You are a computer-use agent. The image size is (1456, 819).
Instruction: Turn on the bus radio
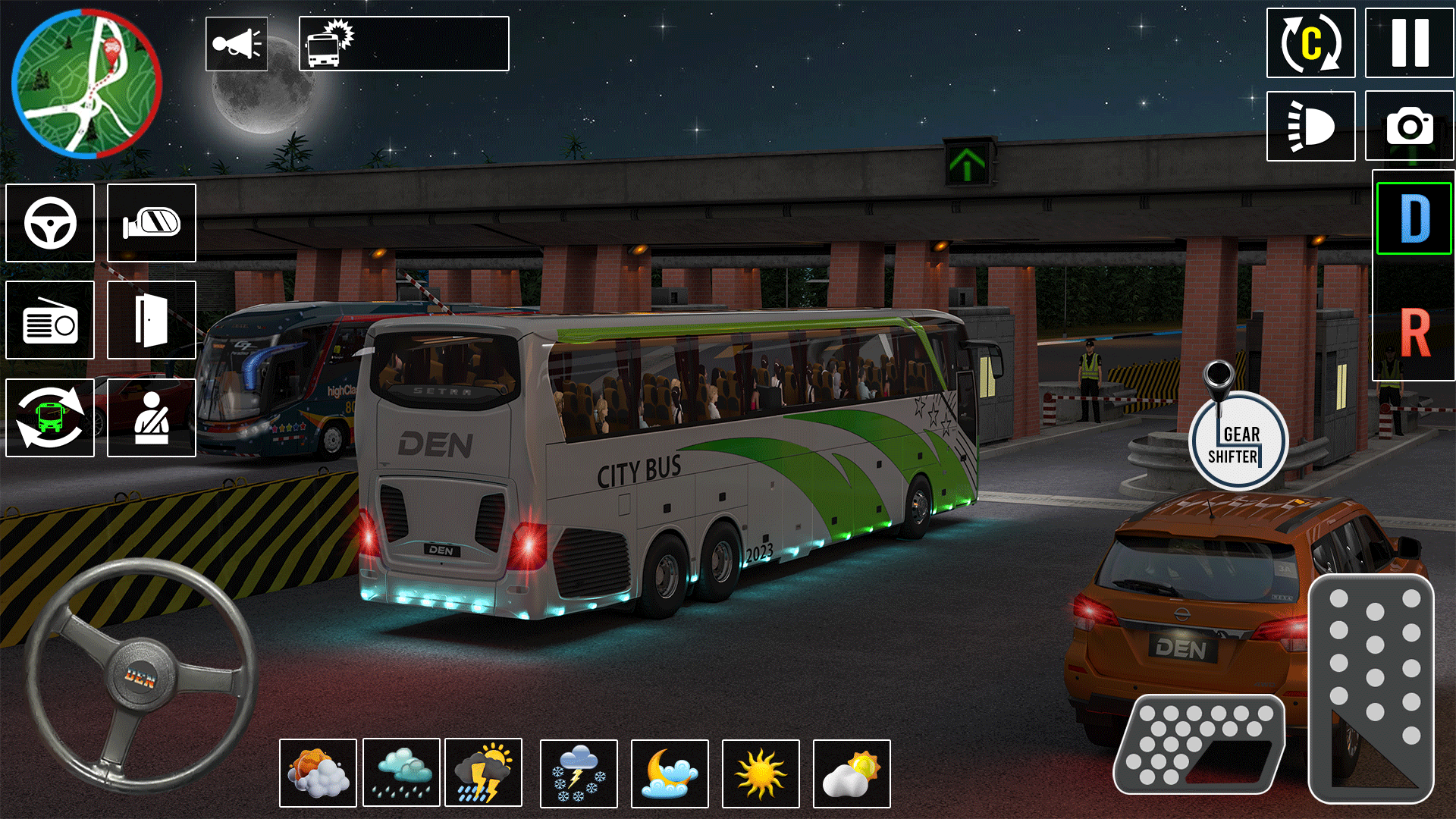coord(49,320)
